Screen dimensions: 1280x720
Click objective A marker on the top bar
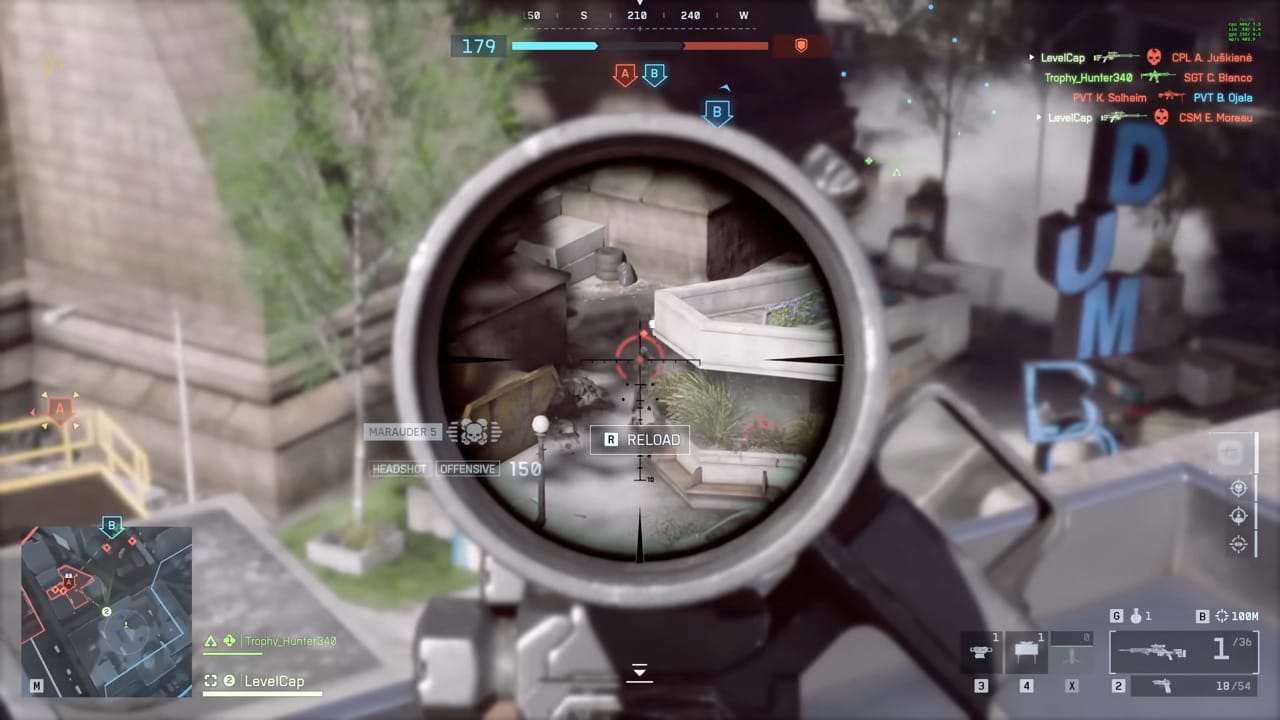click(x=625, y=74)
